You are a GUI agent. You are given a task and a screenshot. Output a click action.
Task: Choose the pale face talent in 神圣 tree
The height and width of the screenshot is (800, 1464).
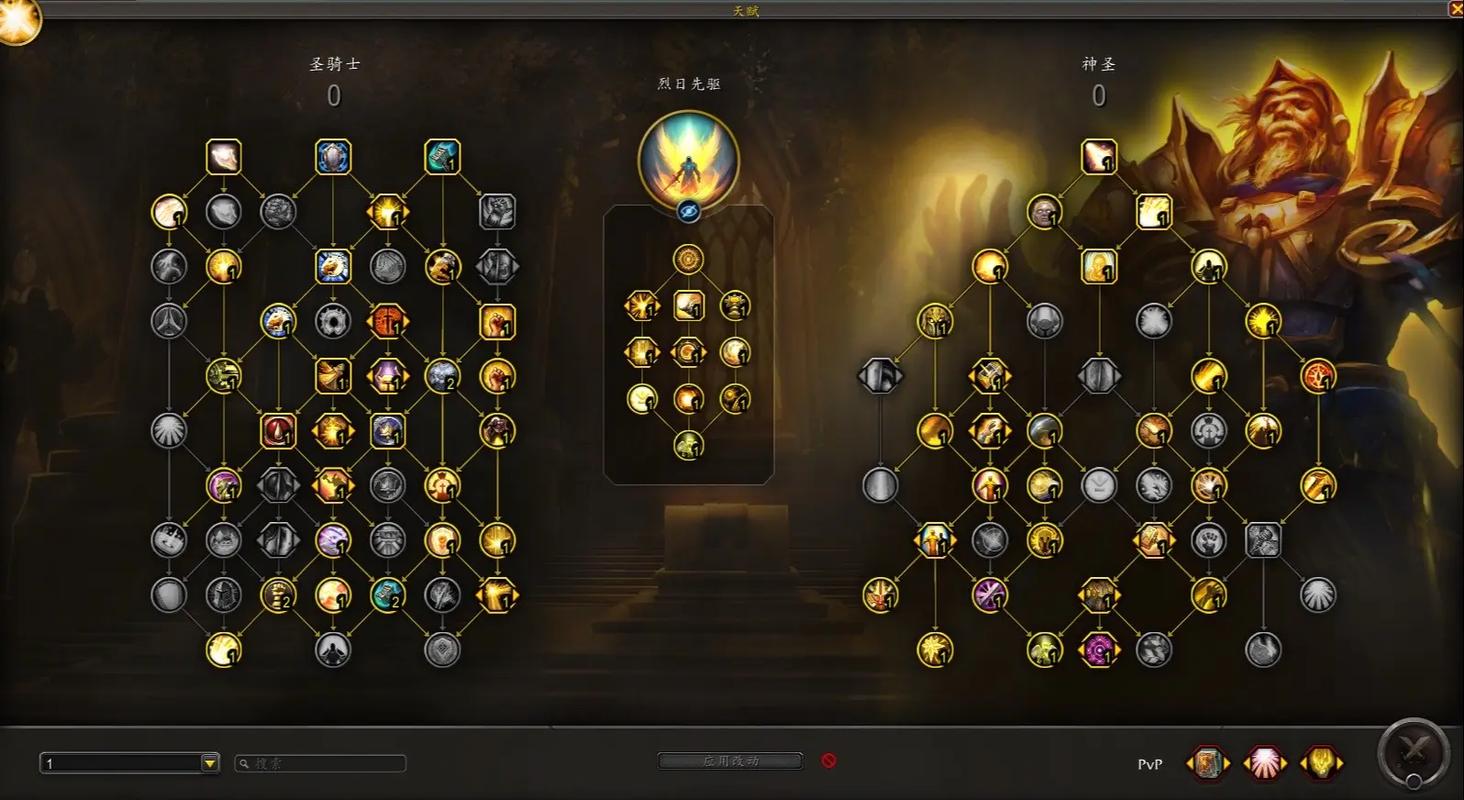point(1044,212)
